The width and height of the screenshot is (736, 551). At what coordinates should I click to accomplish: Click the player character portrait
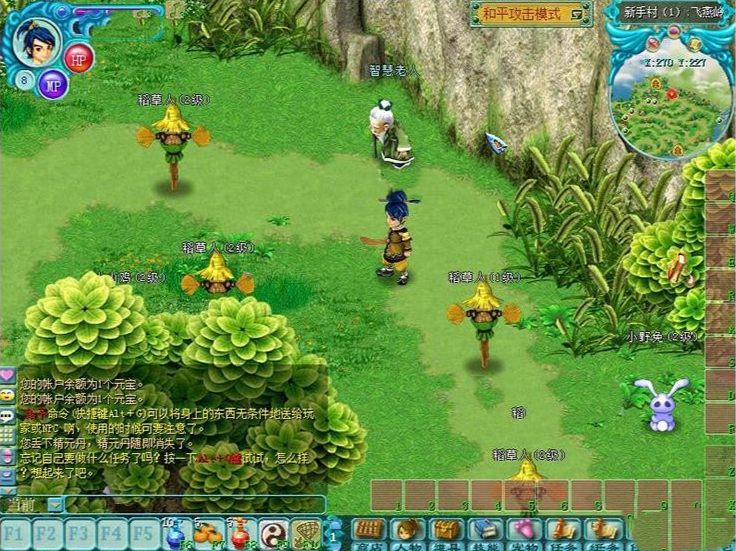click(x=38, y=40)
